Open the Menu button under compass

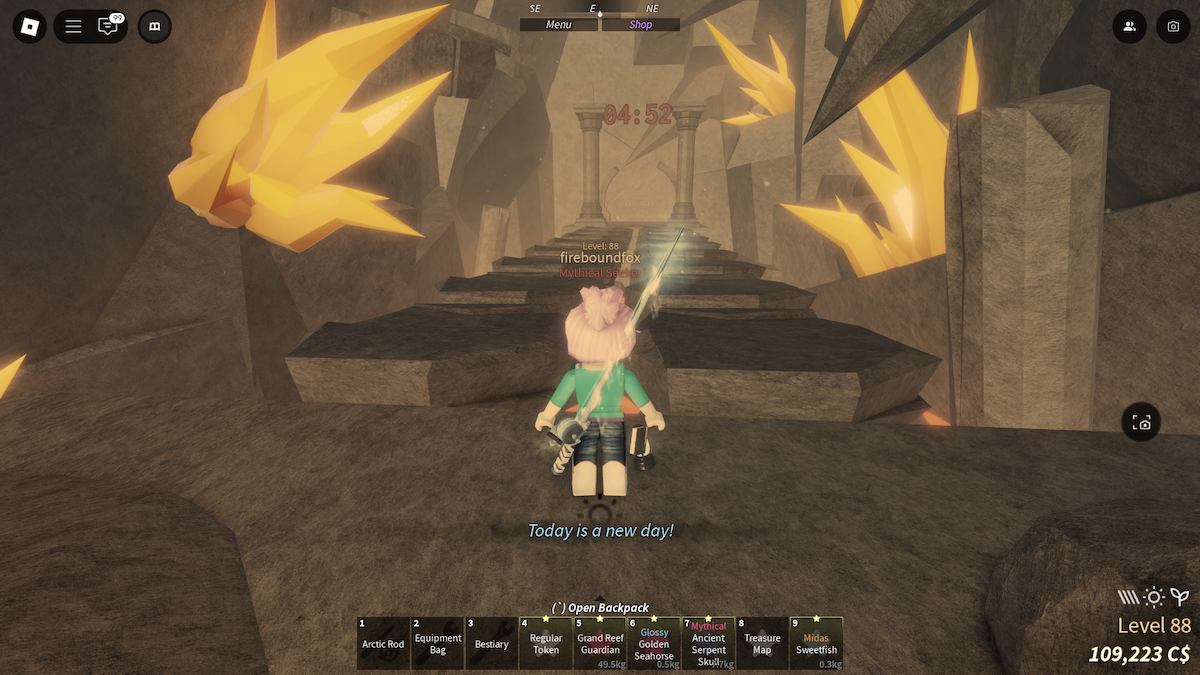(x=559, y=25)
